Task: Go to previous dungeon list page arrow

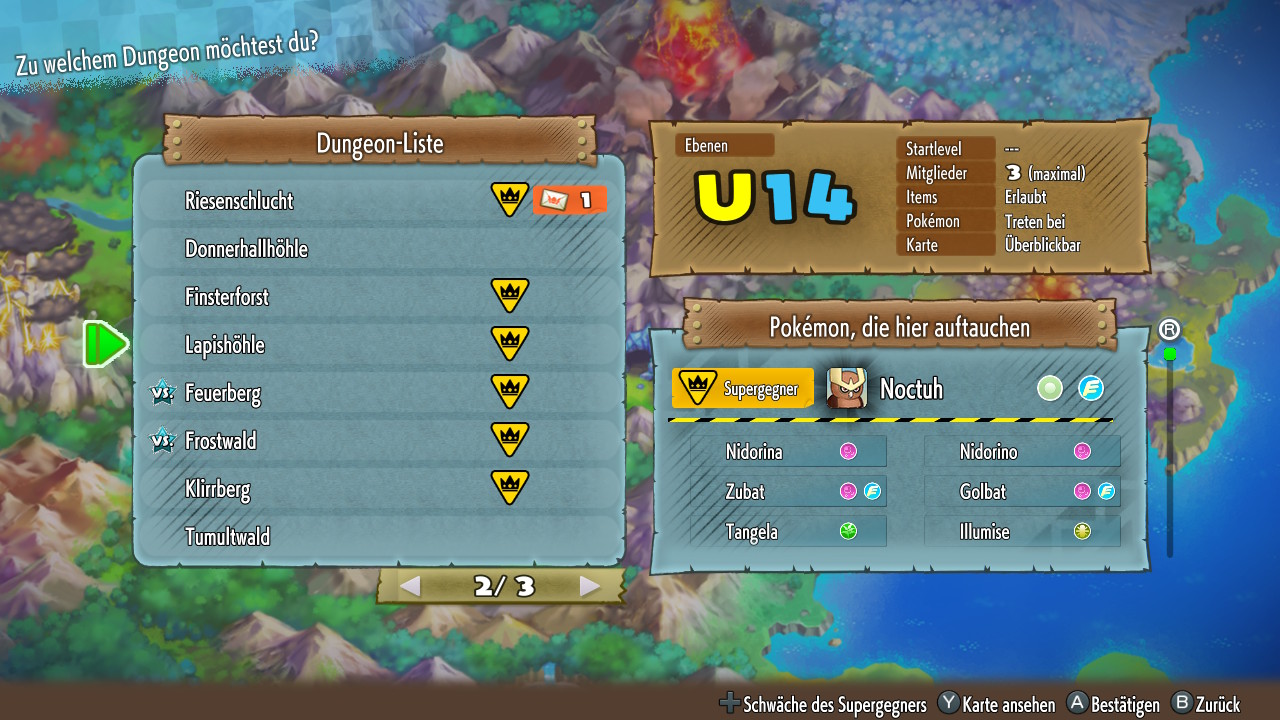Action: coord(409,586)
